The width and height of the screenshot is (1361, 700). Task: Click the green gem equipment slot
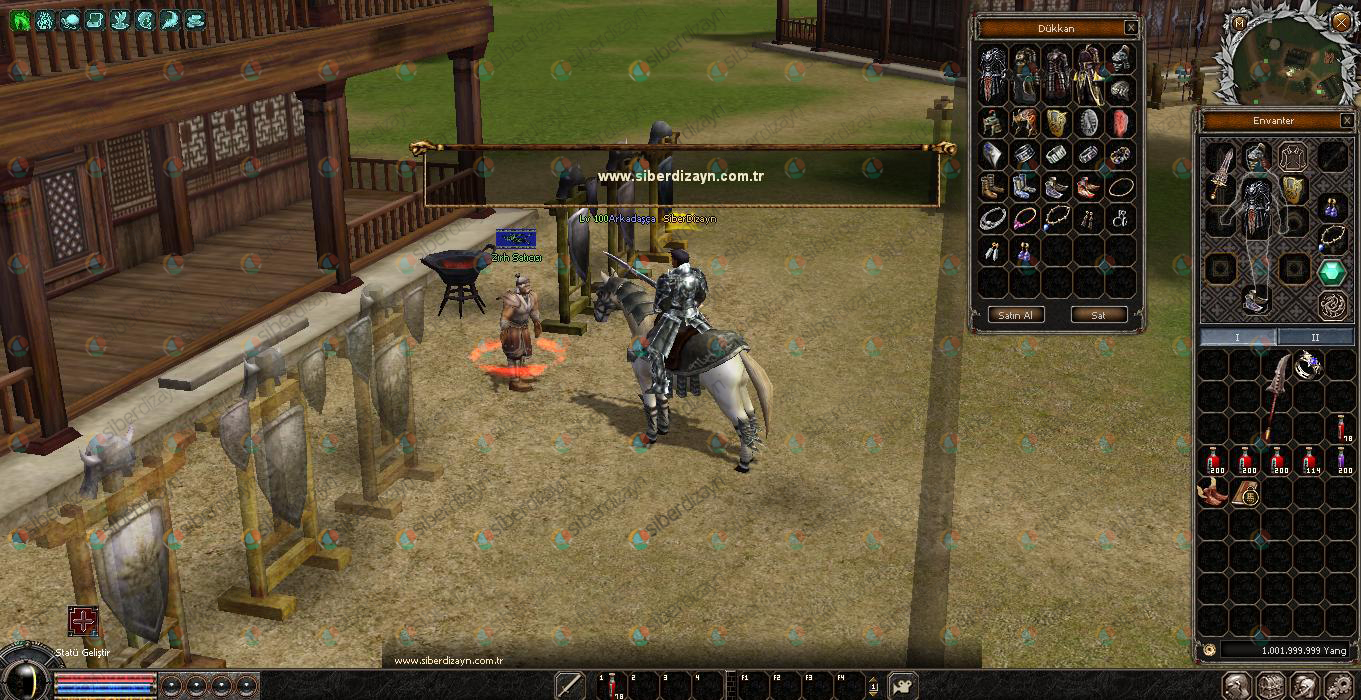tap(1330, 271)
